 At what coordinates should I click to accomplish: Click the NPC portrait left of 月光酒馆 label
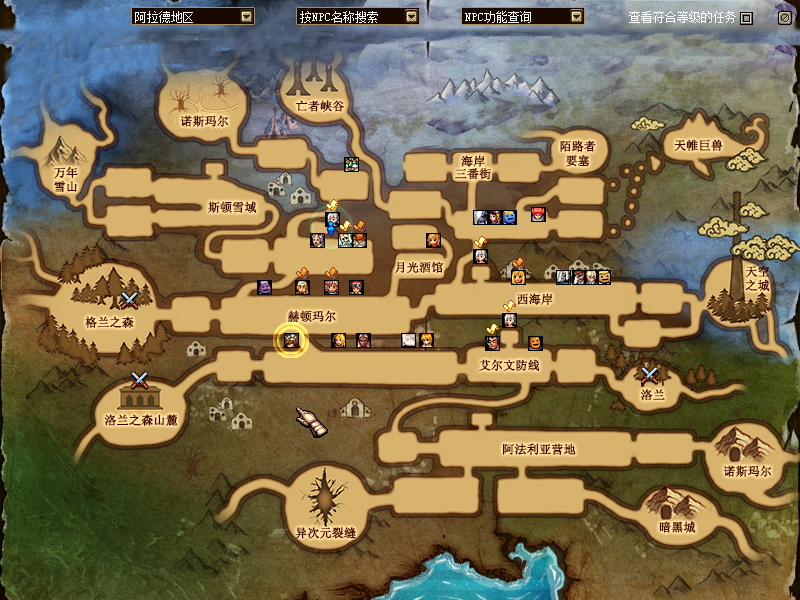click(x=433, y=240)
